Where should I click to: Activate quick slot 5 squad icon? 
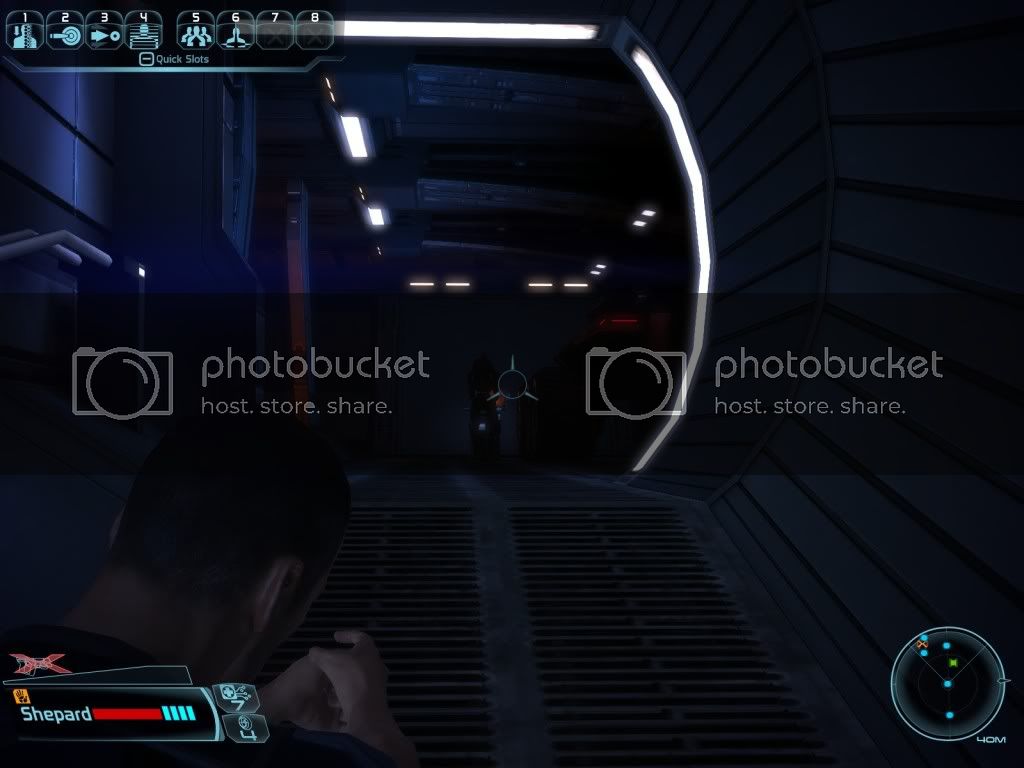point(196,32)
